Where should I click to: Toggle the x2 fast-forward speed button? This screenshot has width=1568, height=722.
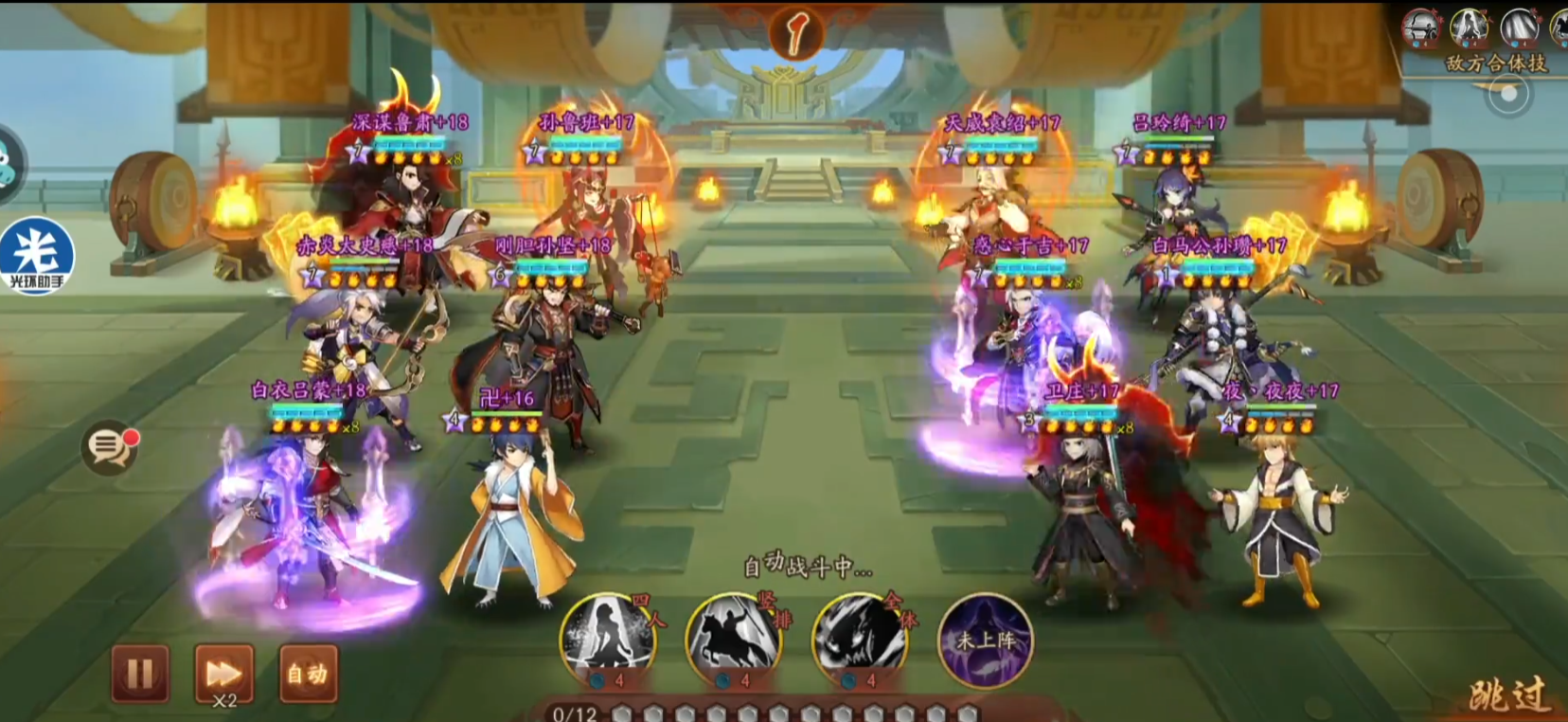[223, 674]
